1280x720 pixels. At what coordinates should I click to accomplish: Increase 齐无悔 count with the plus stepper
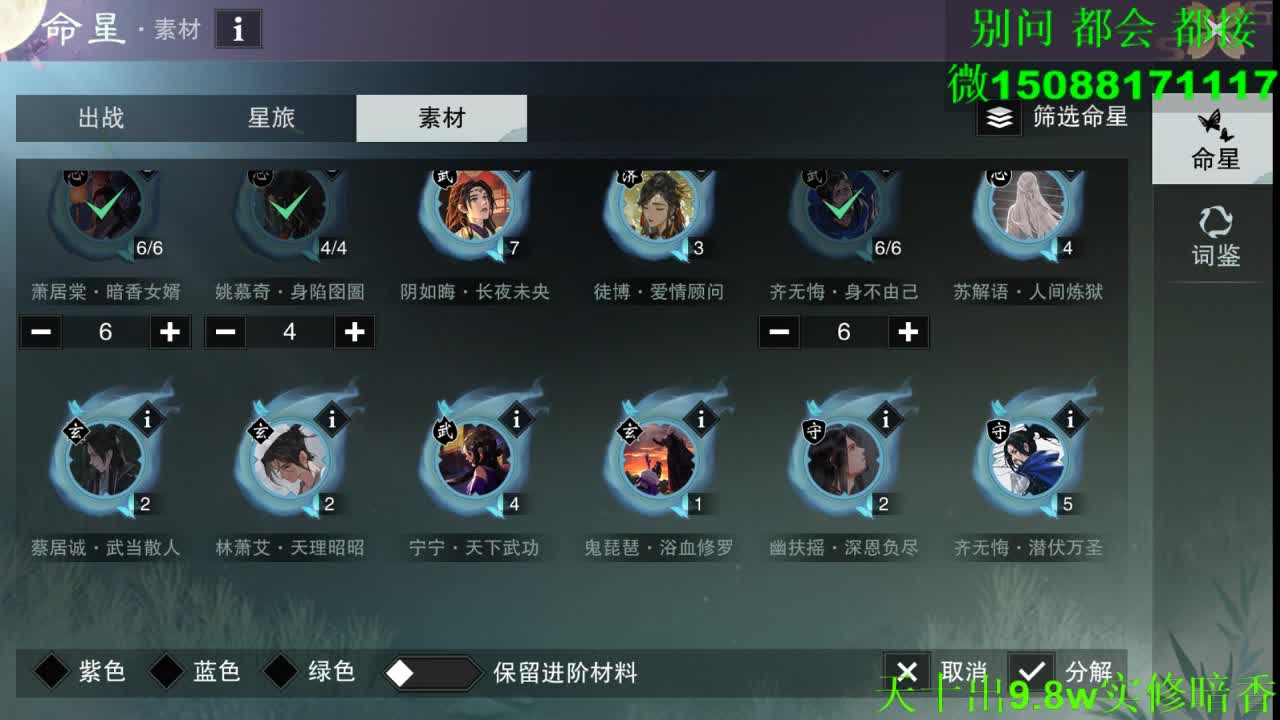point(908,332)
